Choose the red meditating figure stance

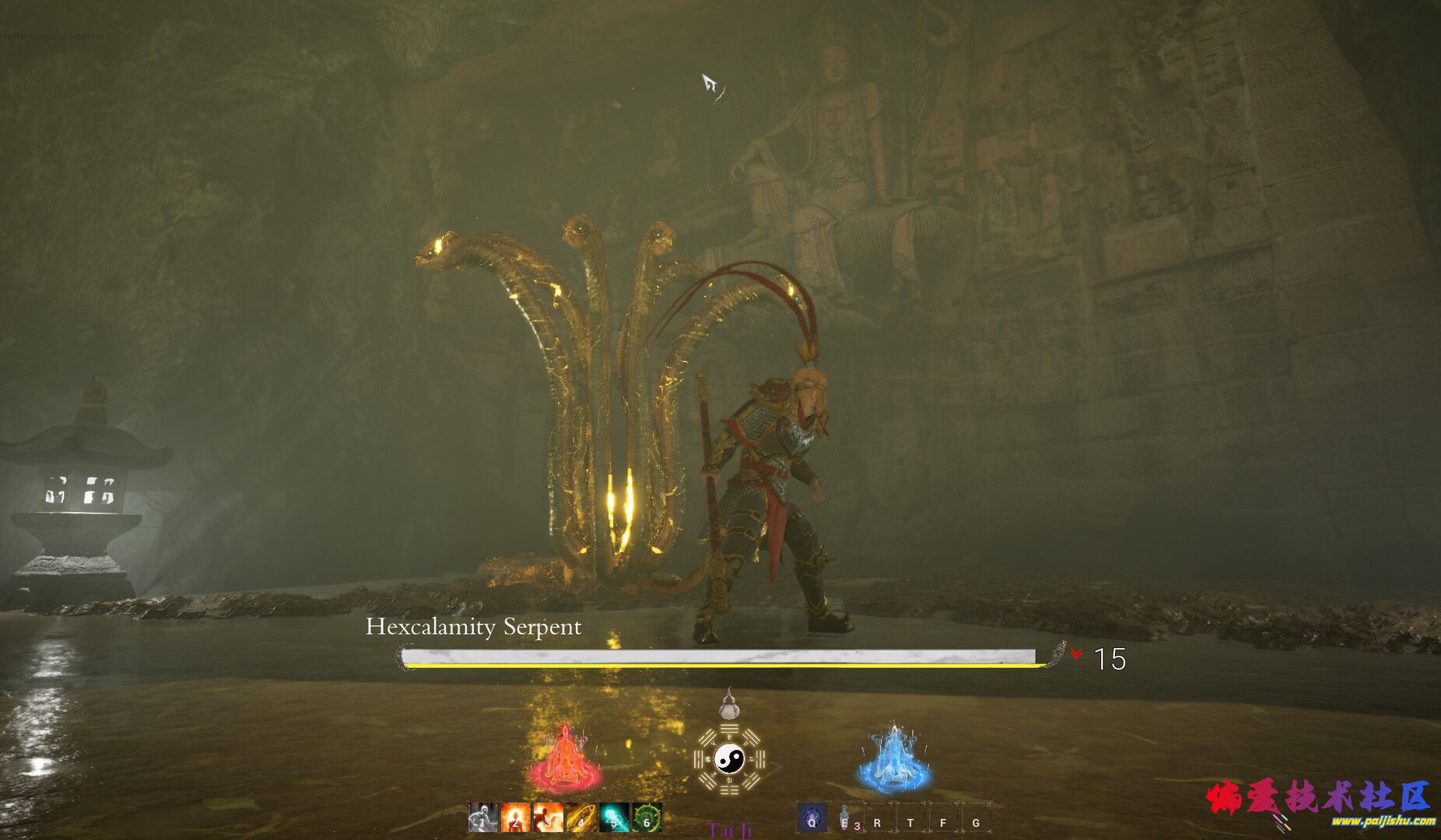tap(565, 758)
